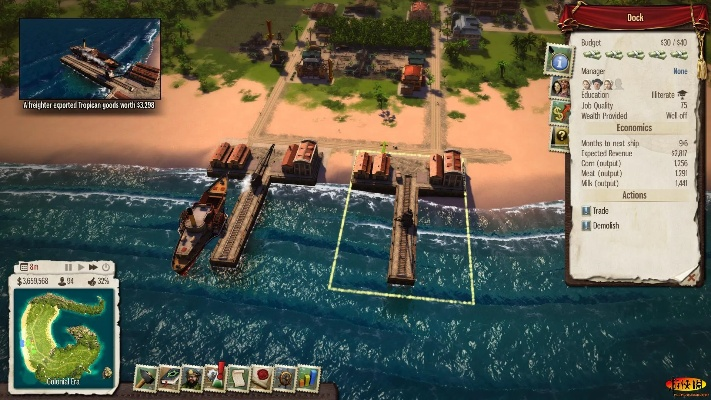
Task: Open the stamp with red exclamation alert
Action: [216, 378]
